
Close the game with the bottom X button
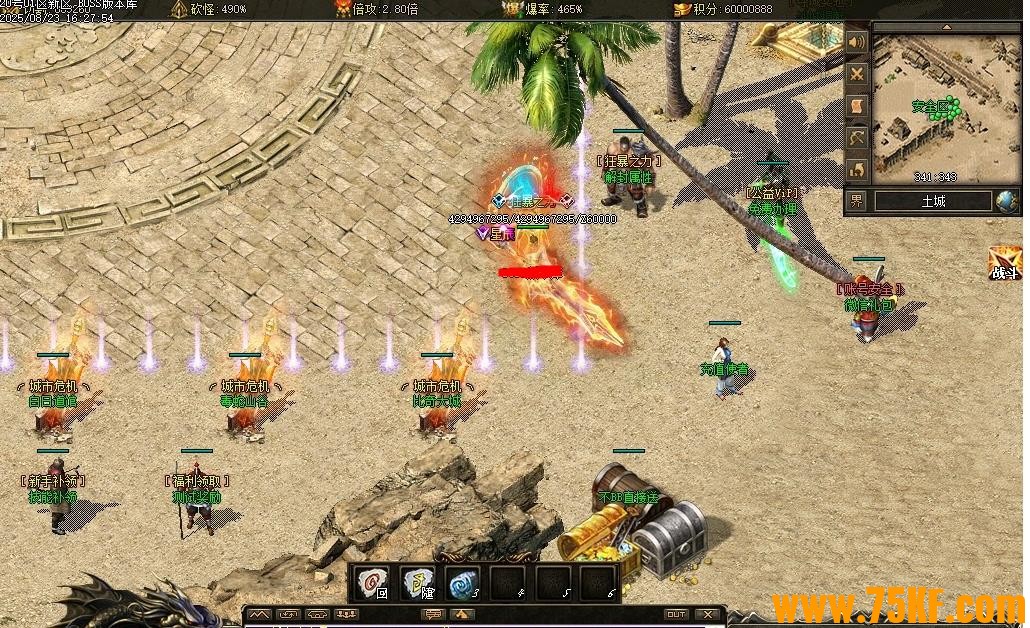click(708, 614)
